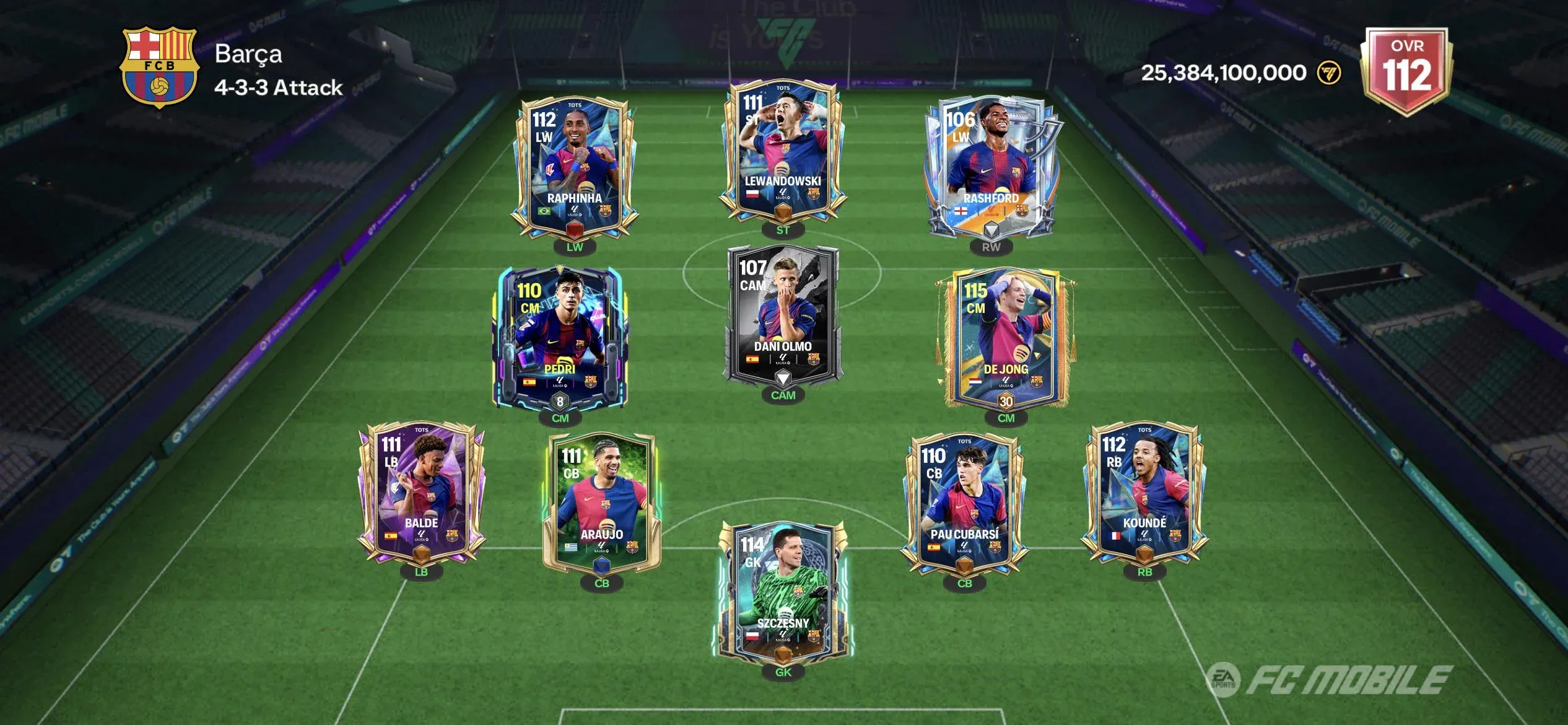Choose the Lewandowski striker card
The height and width of the screenshot is (725, 1568).
pyautogui.click(x=783, y=152)
